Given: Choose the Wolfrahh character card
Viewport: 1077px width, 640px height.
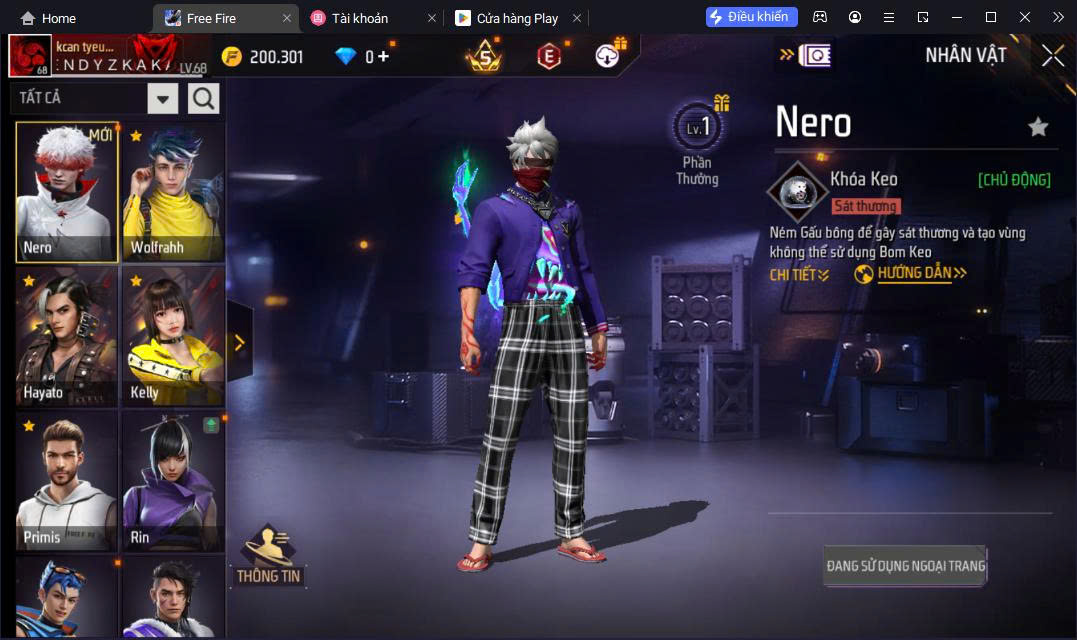Looking at the screenshot, I should pos(173,192).
